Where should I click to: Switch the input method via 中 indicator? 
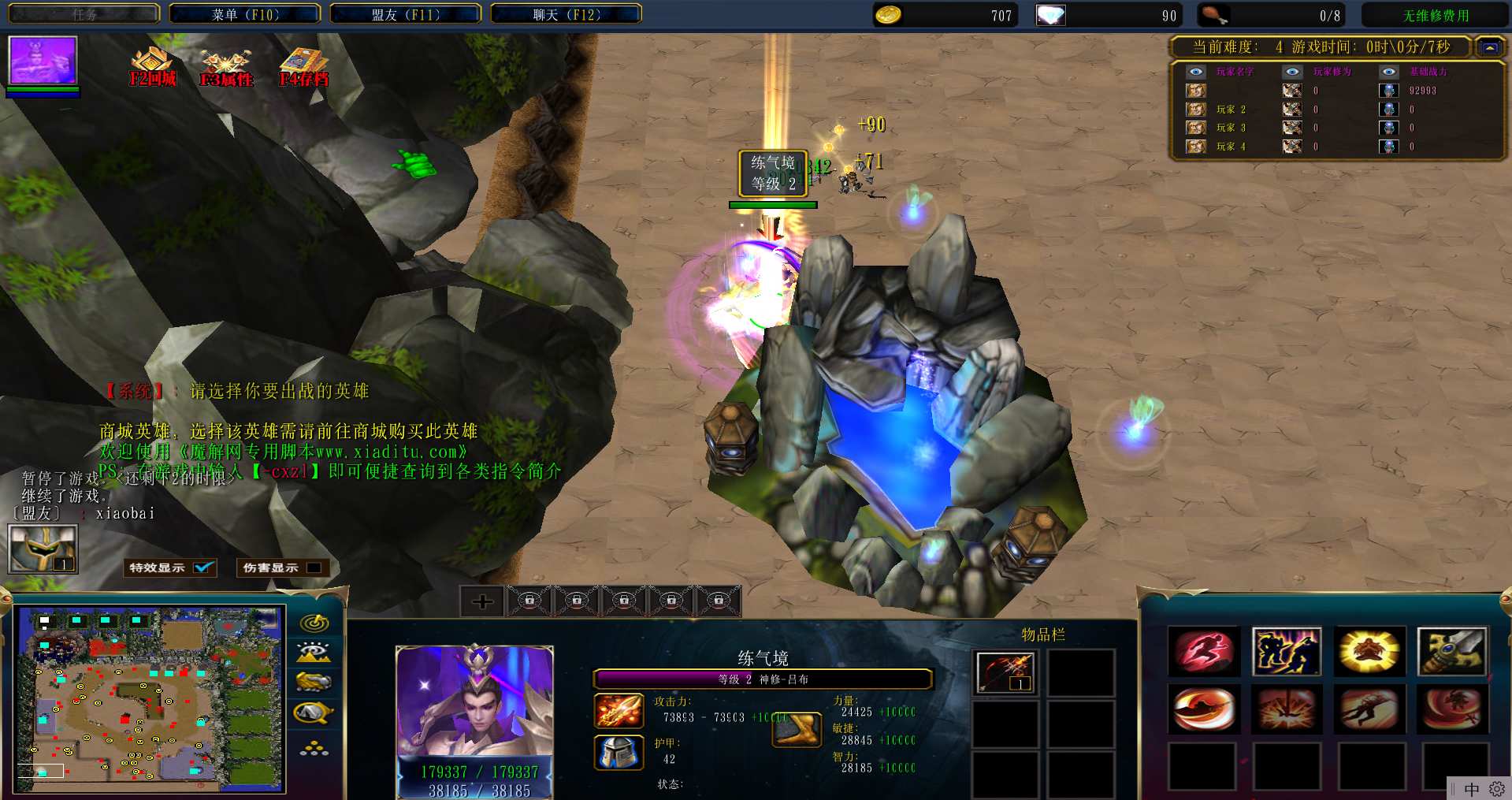(x=1471, y=789)
